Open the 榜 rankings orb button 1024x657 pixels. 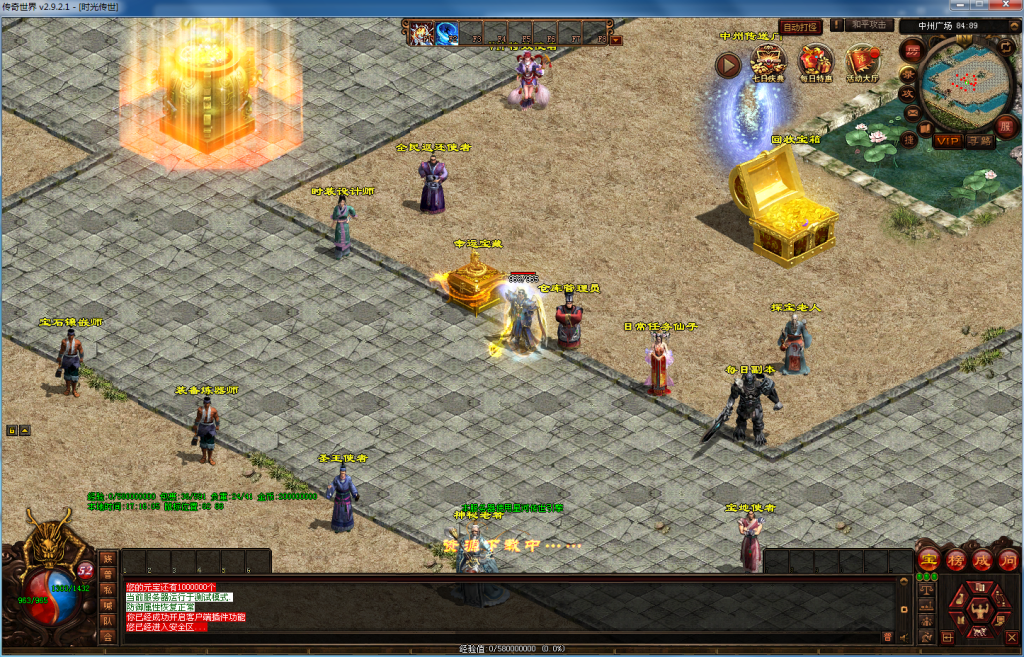click(955, 559)
